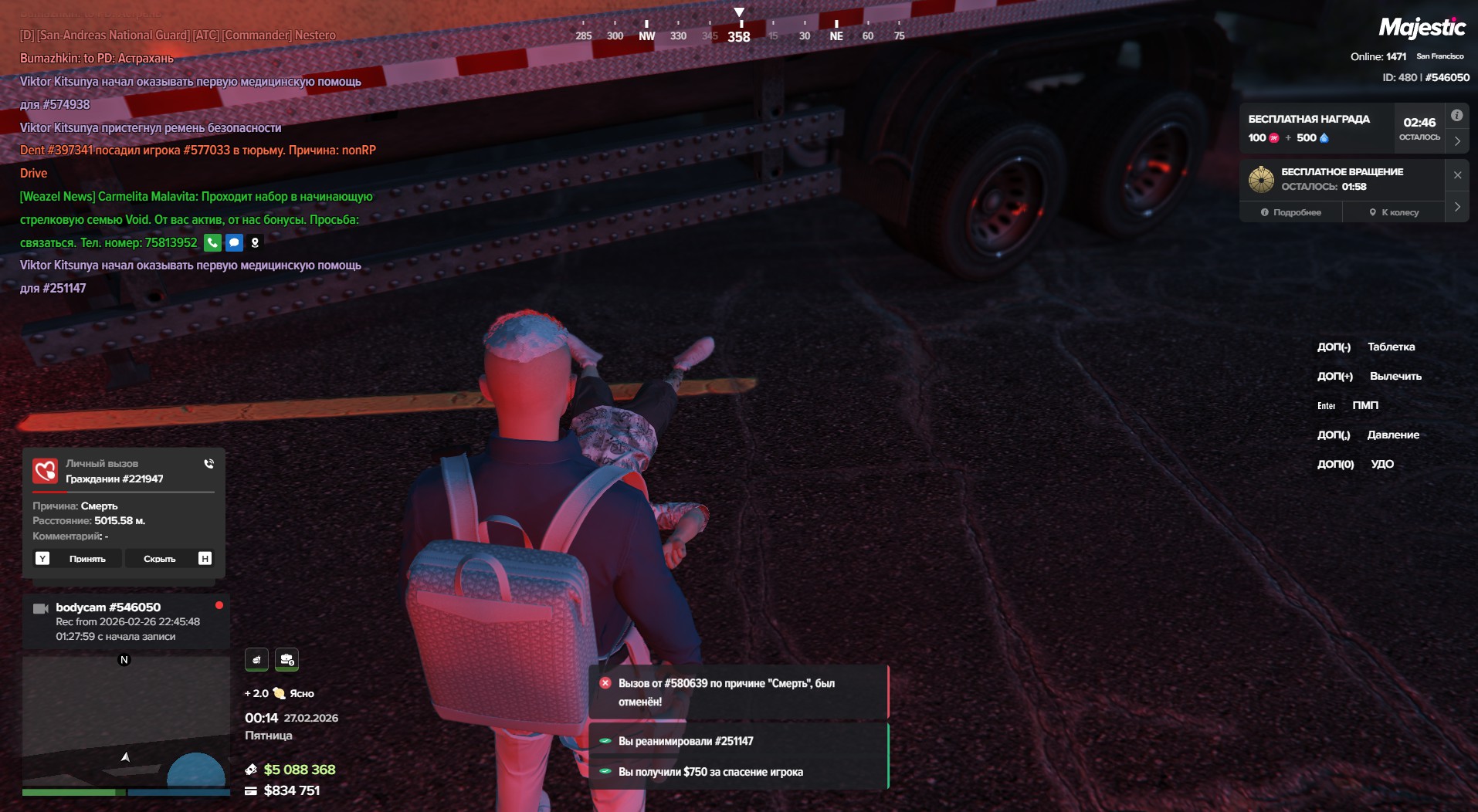Hide the personal call with Скрыть
This screenshot has height=812, width=1478.
point(160,558)
